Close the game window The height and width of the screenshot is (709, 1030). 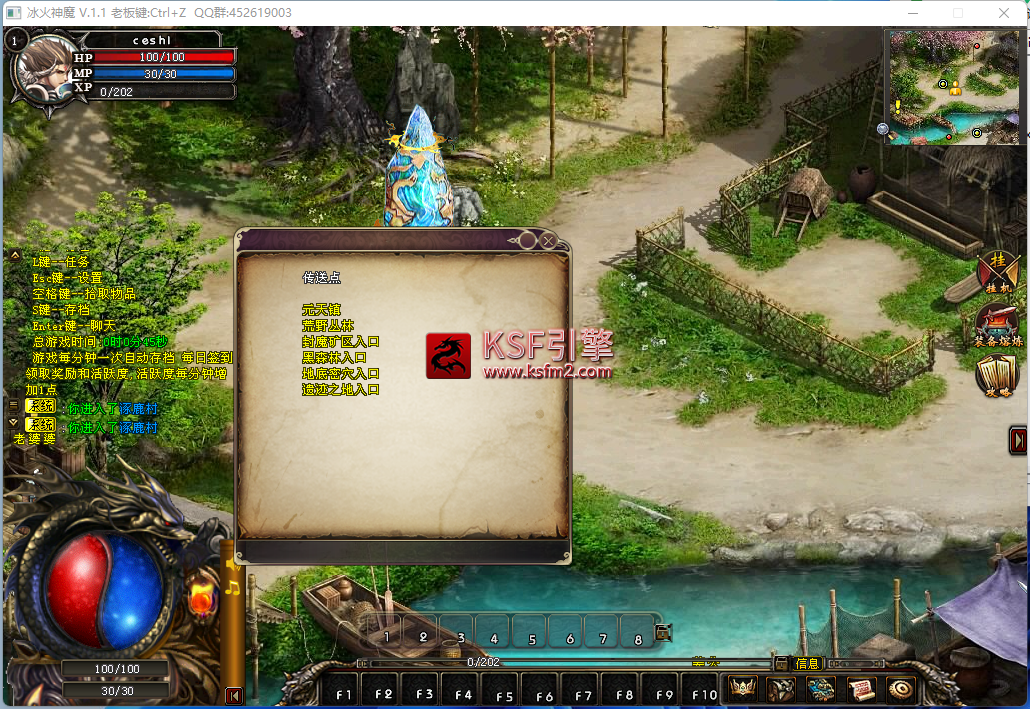point(1005,12)
